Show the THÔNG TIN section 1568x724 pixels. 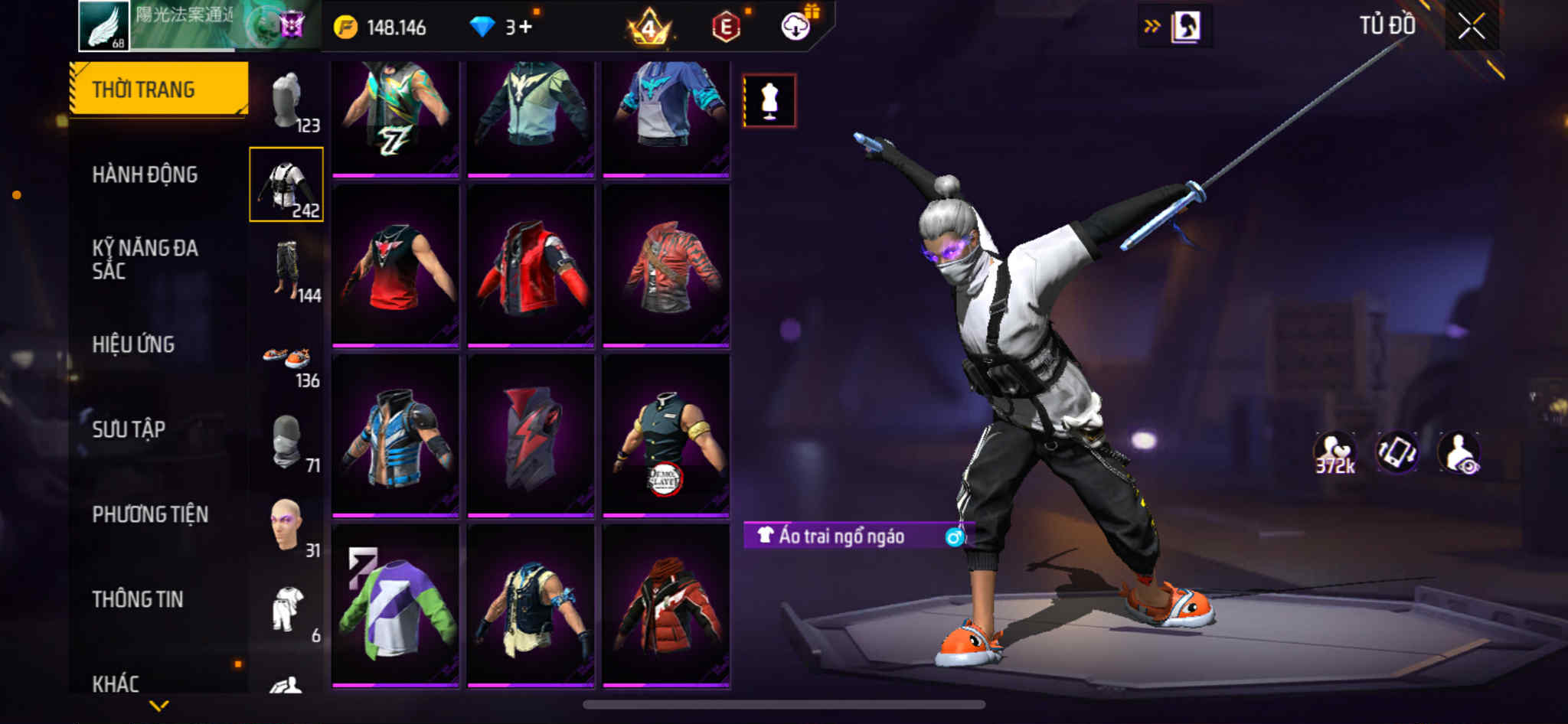point(138,599)
